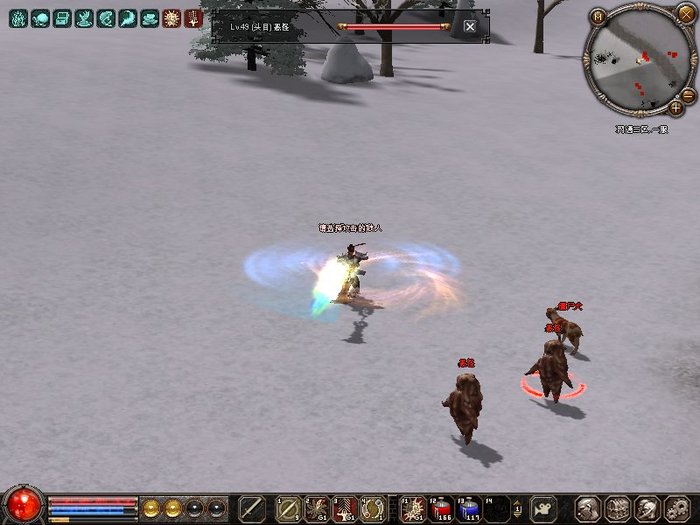Activate the diagonal sword attack slot
This screenshot has width=700, height=525.
(x=252, y=508)
